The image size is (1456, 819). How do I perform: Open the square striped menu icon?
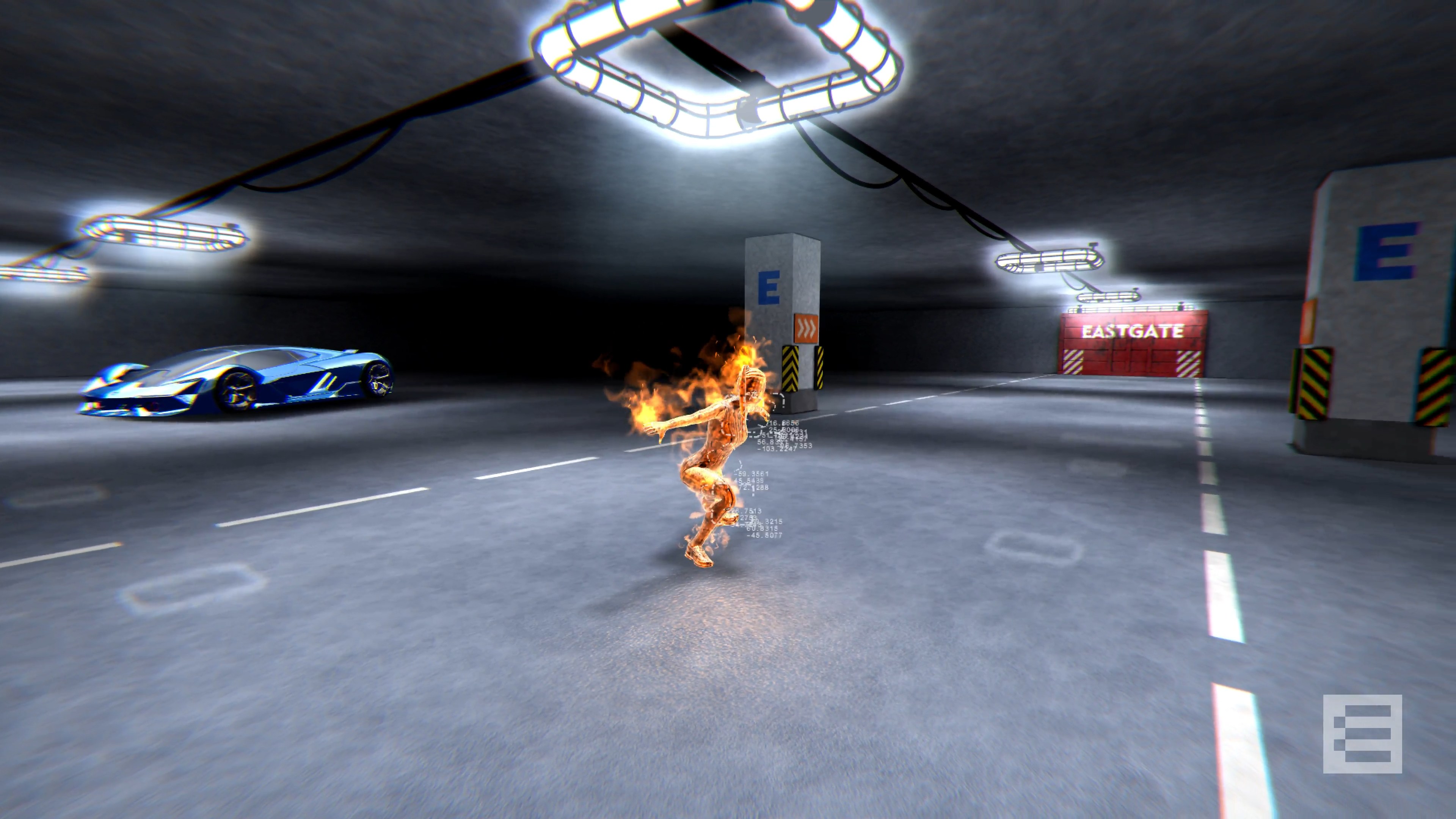[x=1362, y=734]
